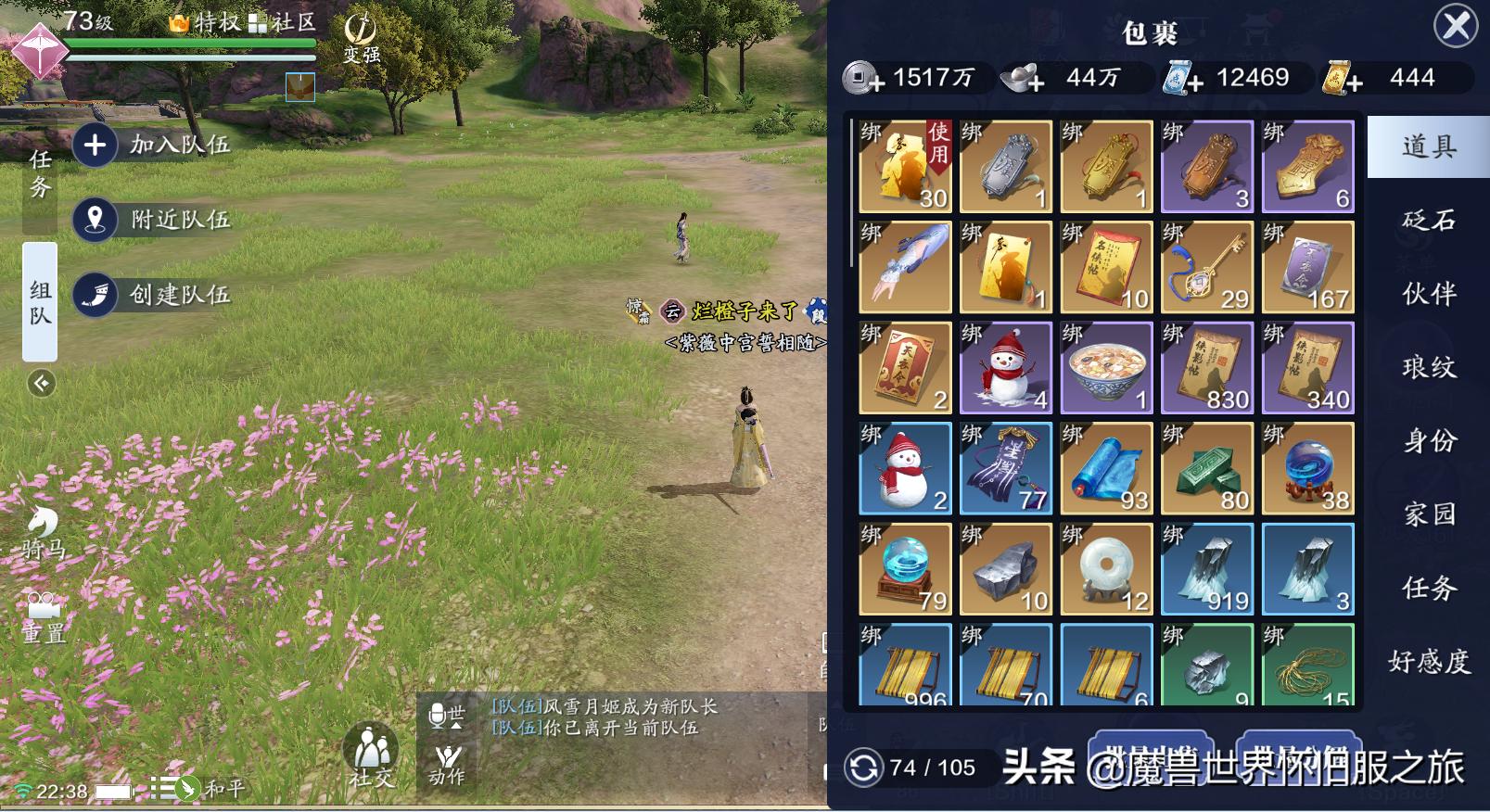Select the golden key item slot
The height and width of the screenshot is (812, 1490).
(x=1206, y=267)
